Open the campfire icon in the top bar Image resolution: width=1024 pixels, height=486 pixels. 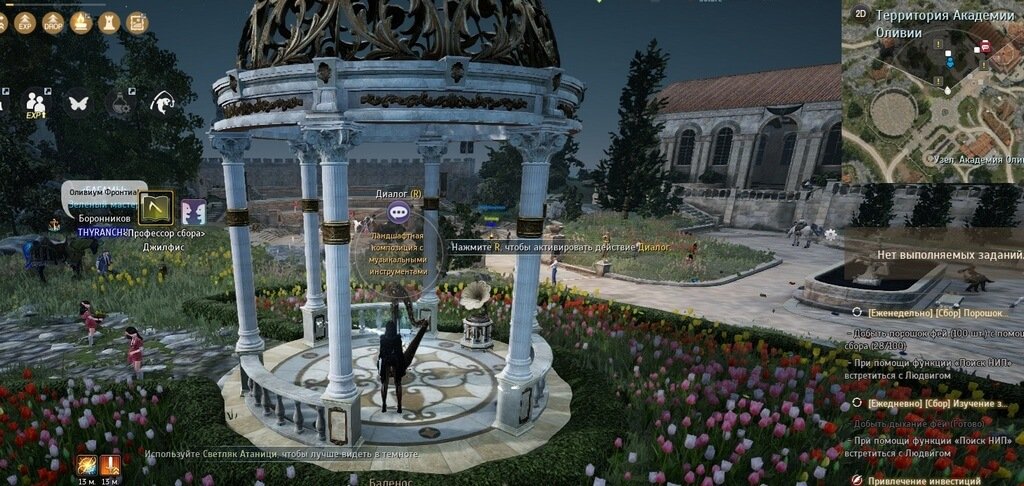point(81,22)
